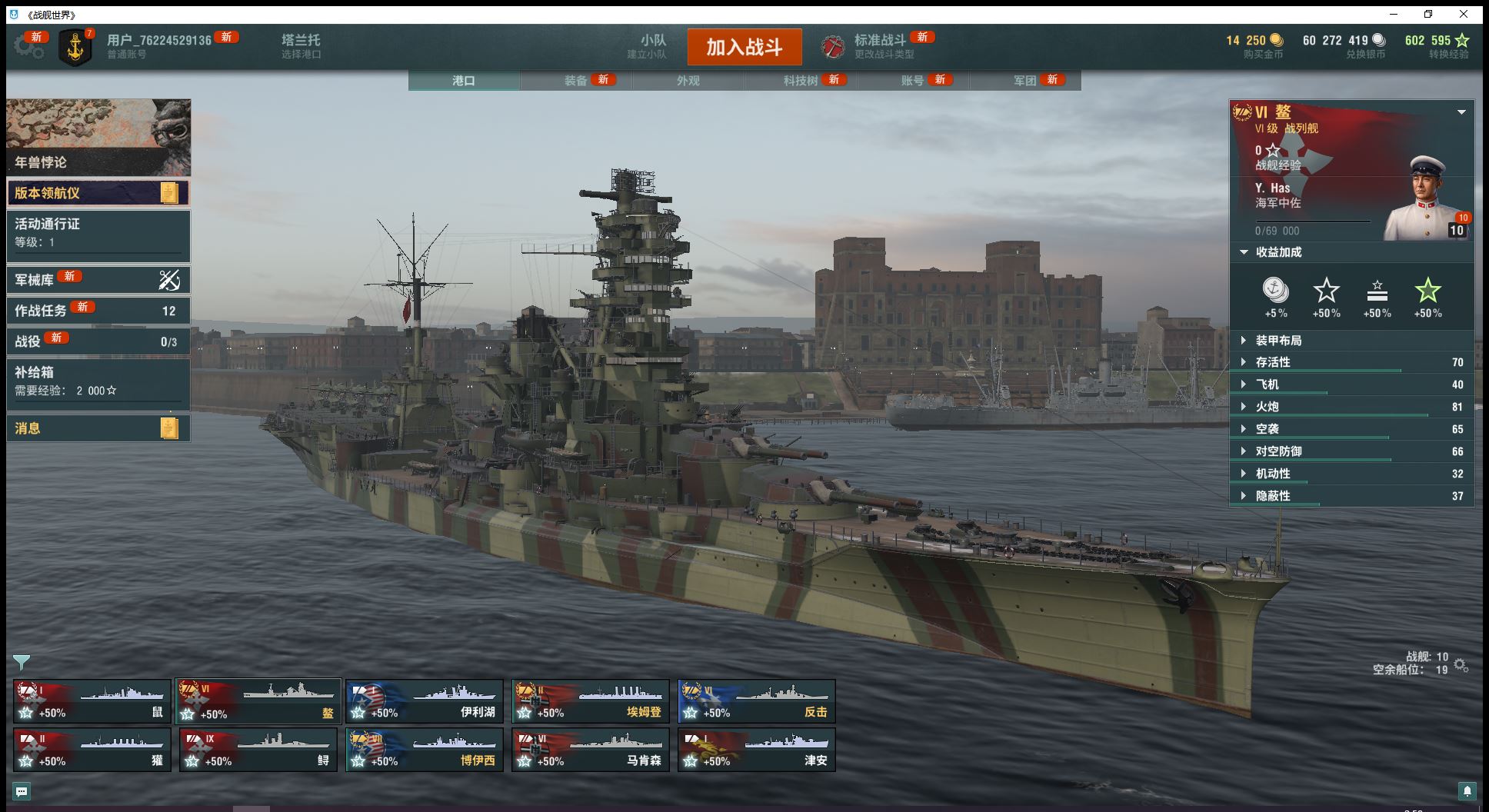Image resolution: width=1489 pixels, height=812 pixels.
Task: Open the 战役 campaigns panel
Action: [98, 341]
